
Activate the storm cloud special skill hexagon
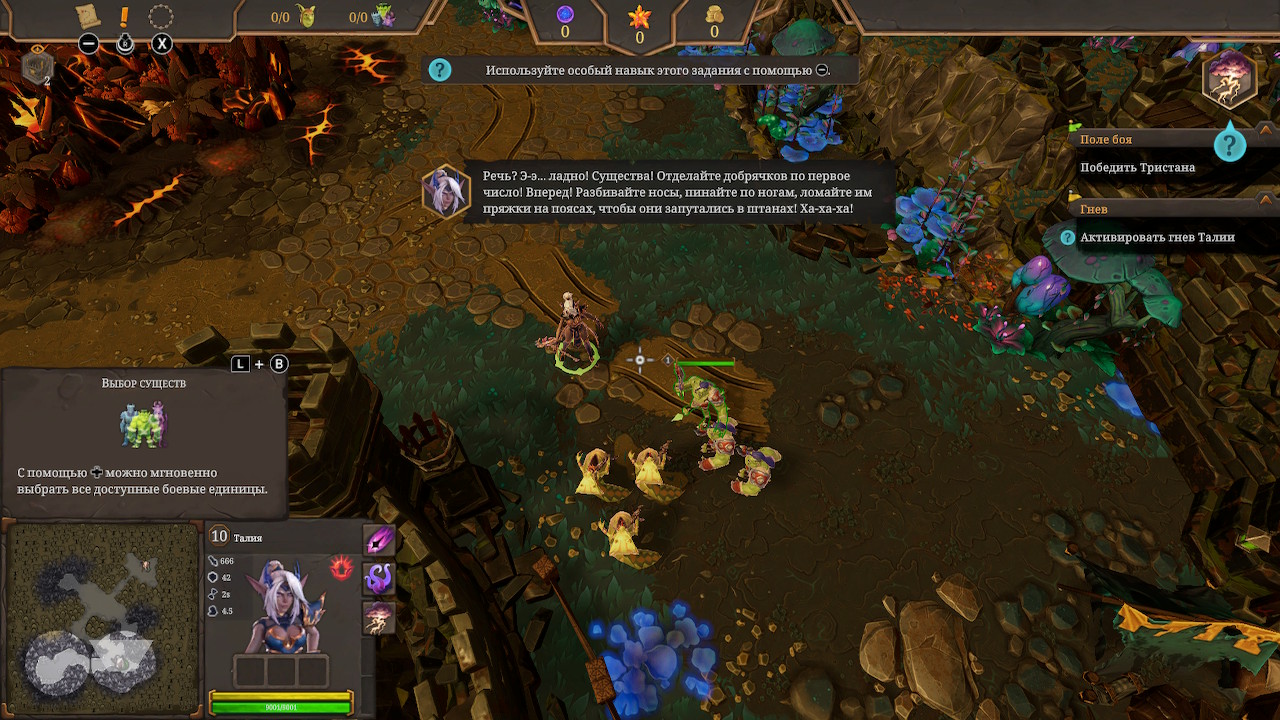[1229, 80]
